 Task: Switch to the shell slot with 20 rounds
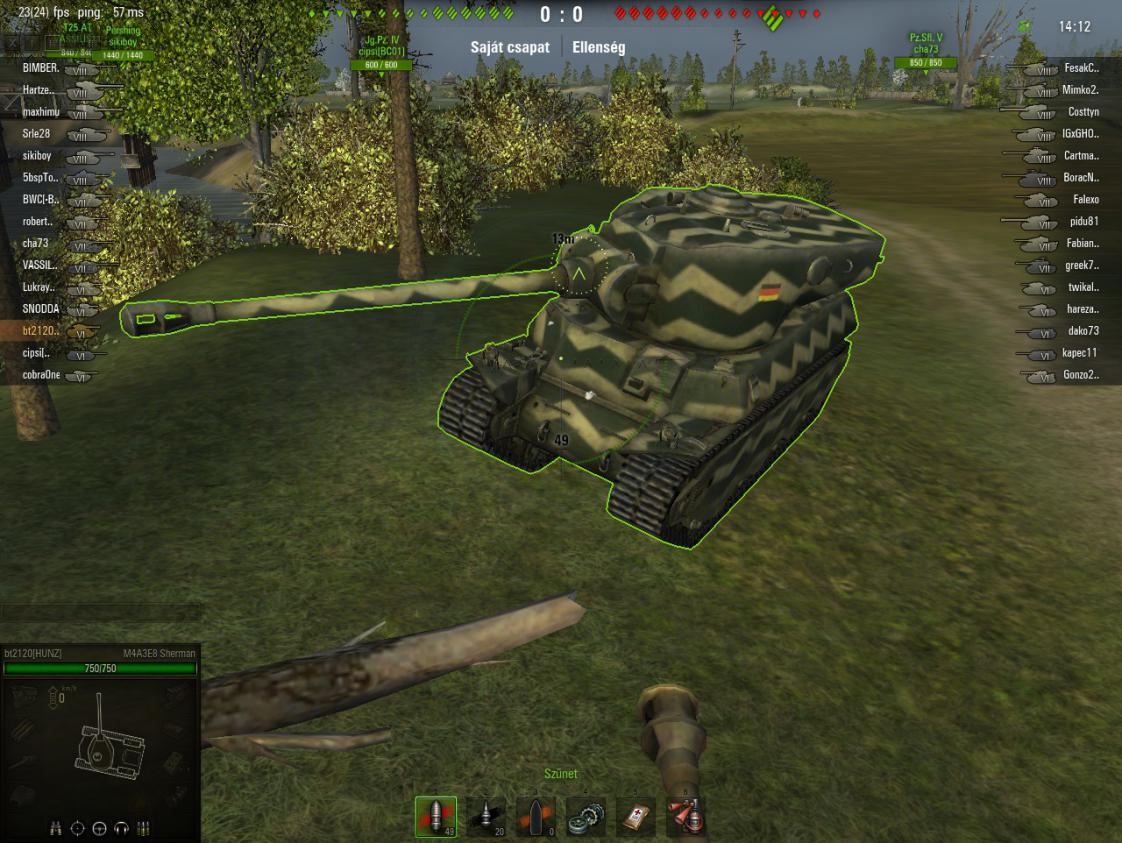(x=486, y=817)
